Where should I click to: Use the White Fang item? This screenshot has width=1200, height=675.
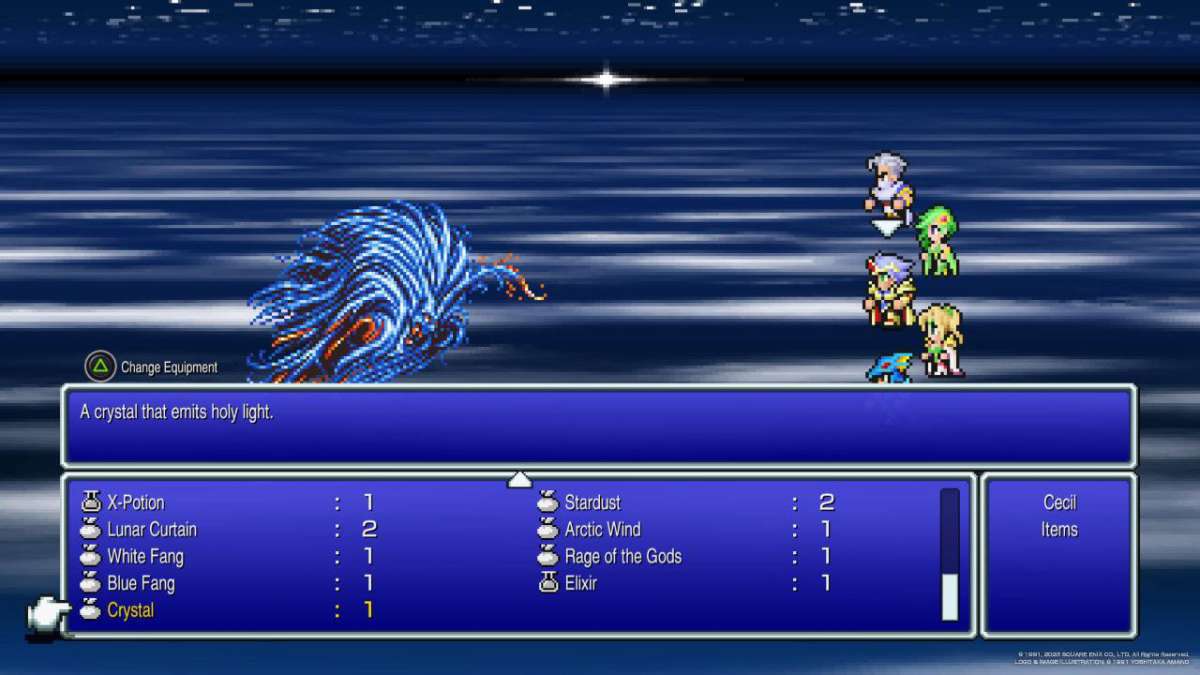tap(145, 557)
